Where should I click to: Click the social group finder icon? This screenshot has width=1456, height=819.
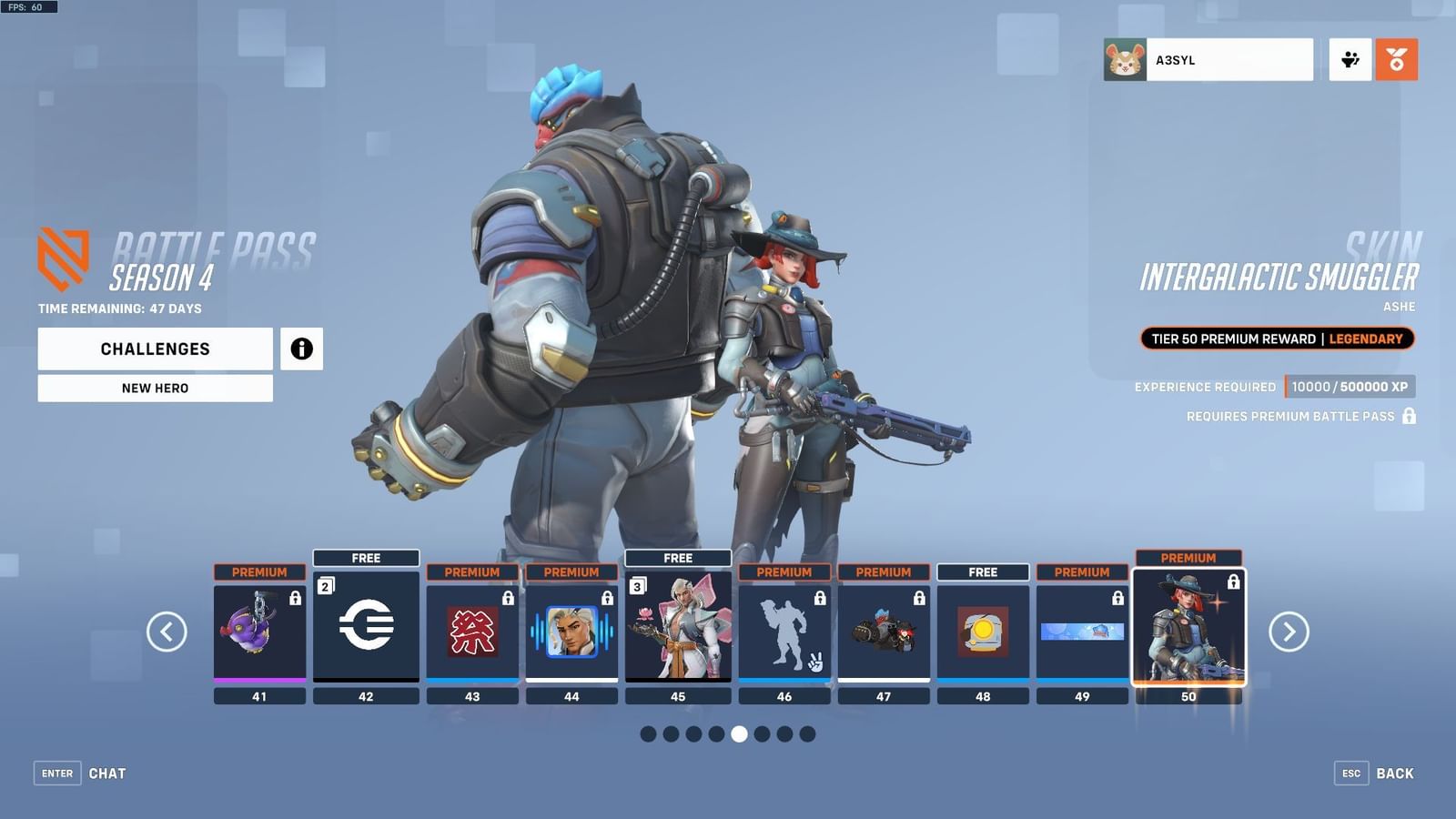1350,58
